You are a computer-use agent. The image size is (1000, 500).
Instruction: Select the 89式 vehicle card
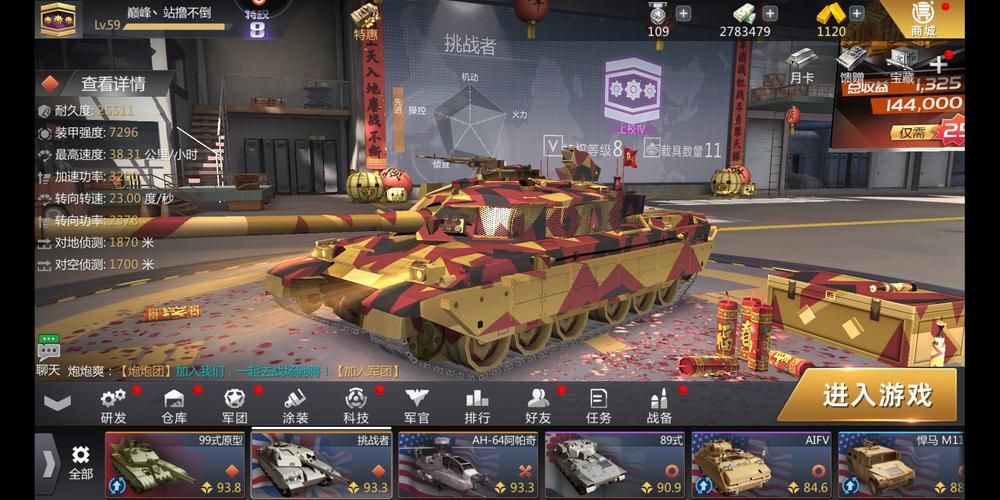pyautogui.click(x=614, y=465)
